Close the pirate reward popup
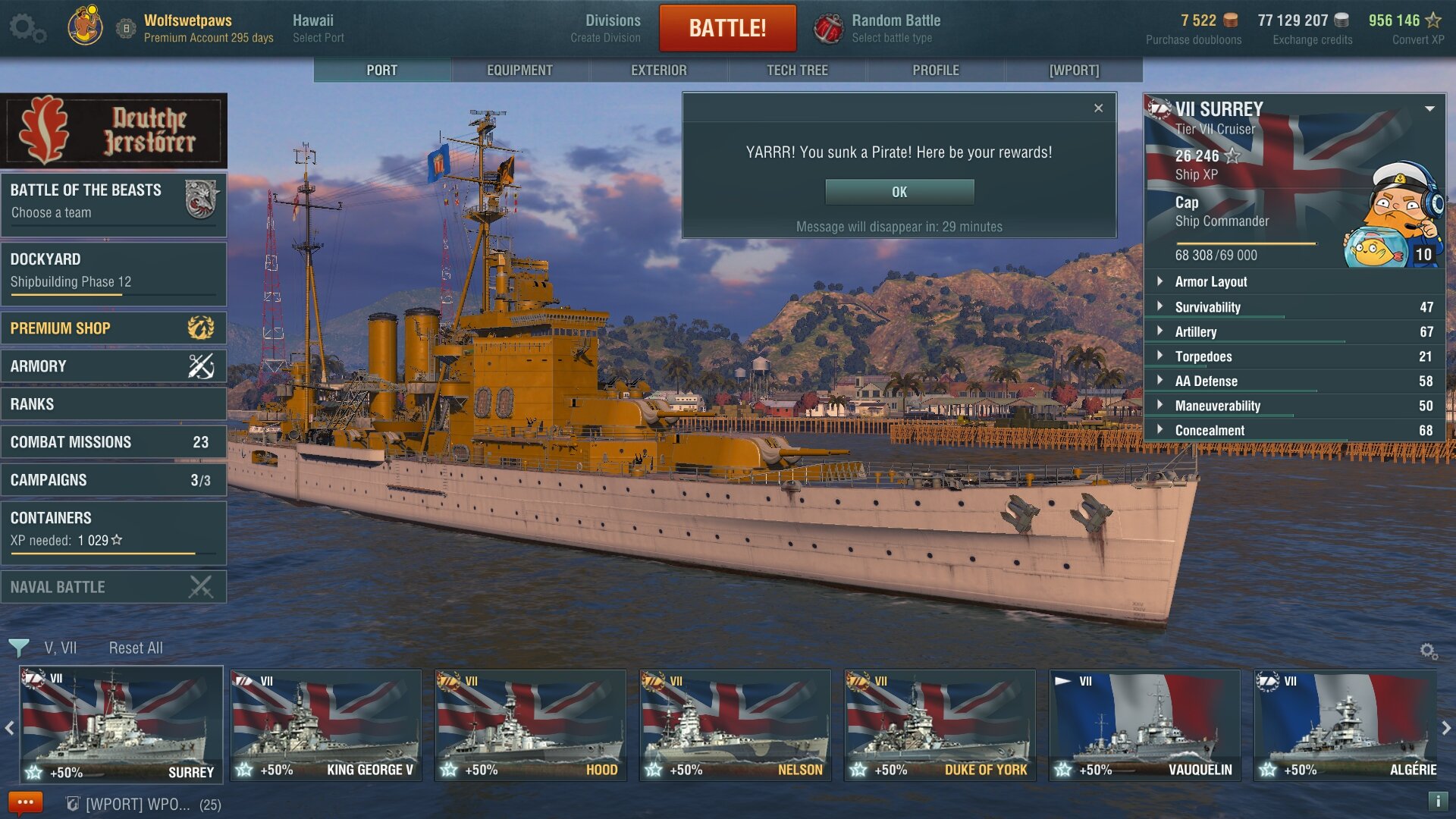Viewport: 1456px width, 819px height. (x=1098, y=108)
